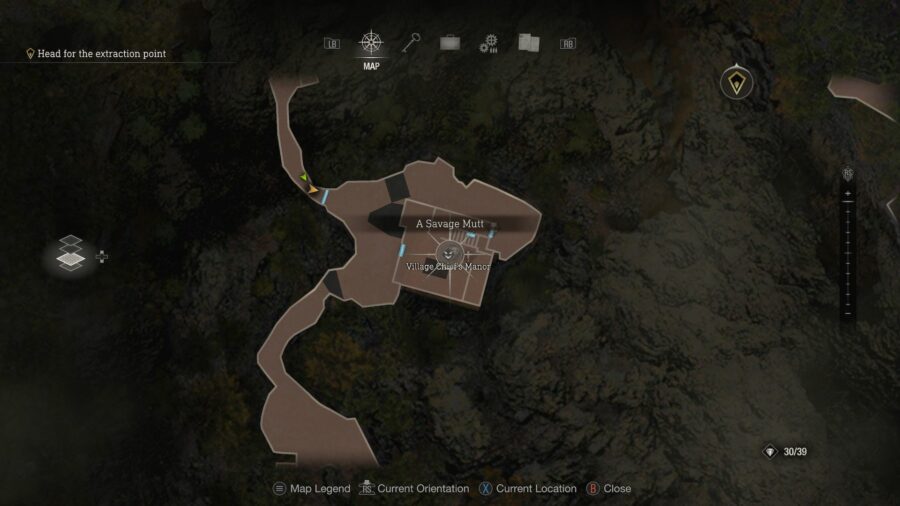Switch to the key items tab
The height and width of the screenshot is (506, 900).
pos(411,42)
